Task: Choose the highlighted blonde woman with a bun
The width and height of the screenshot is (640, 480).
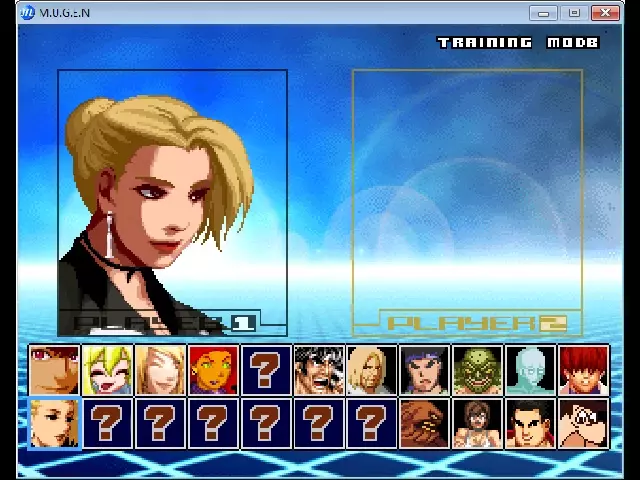Action: click(x=54, y=423)
